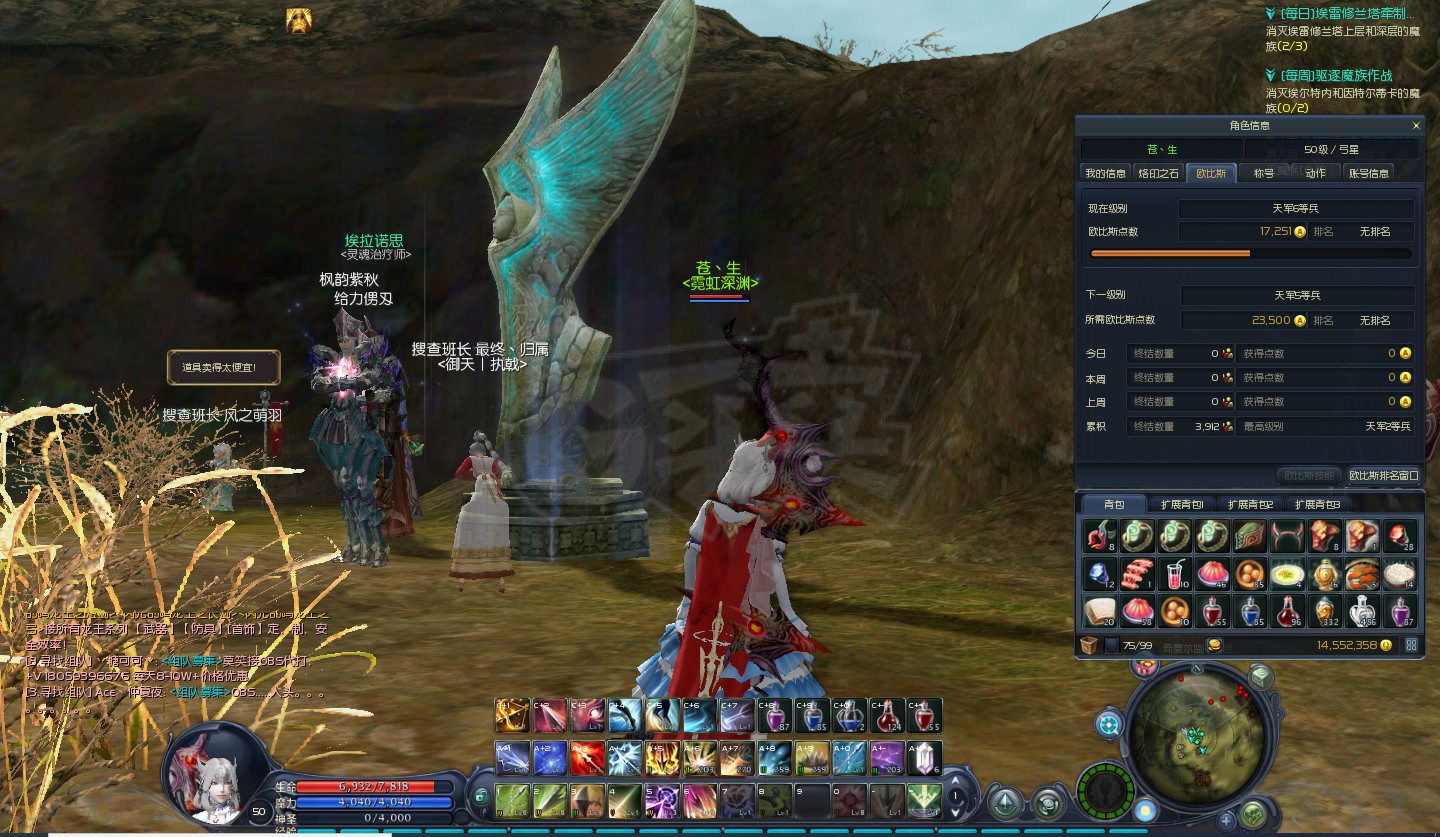Select the blue crystal gem item stack
This screenshot has width=1440, height=837.
tap(1099, 574)
